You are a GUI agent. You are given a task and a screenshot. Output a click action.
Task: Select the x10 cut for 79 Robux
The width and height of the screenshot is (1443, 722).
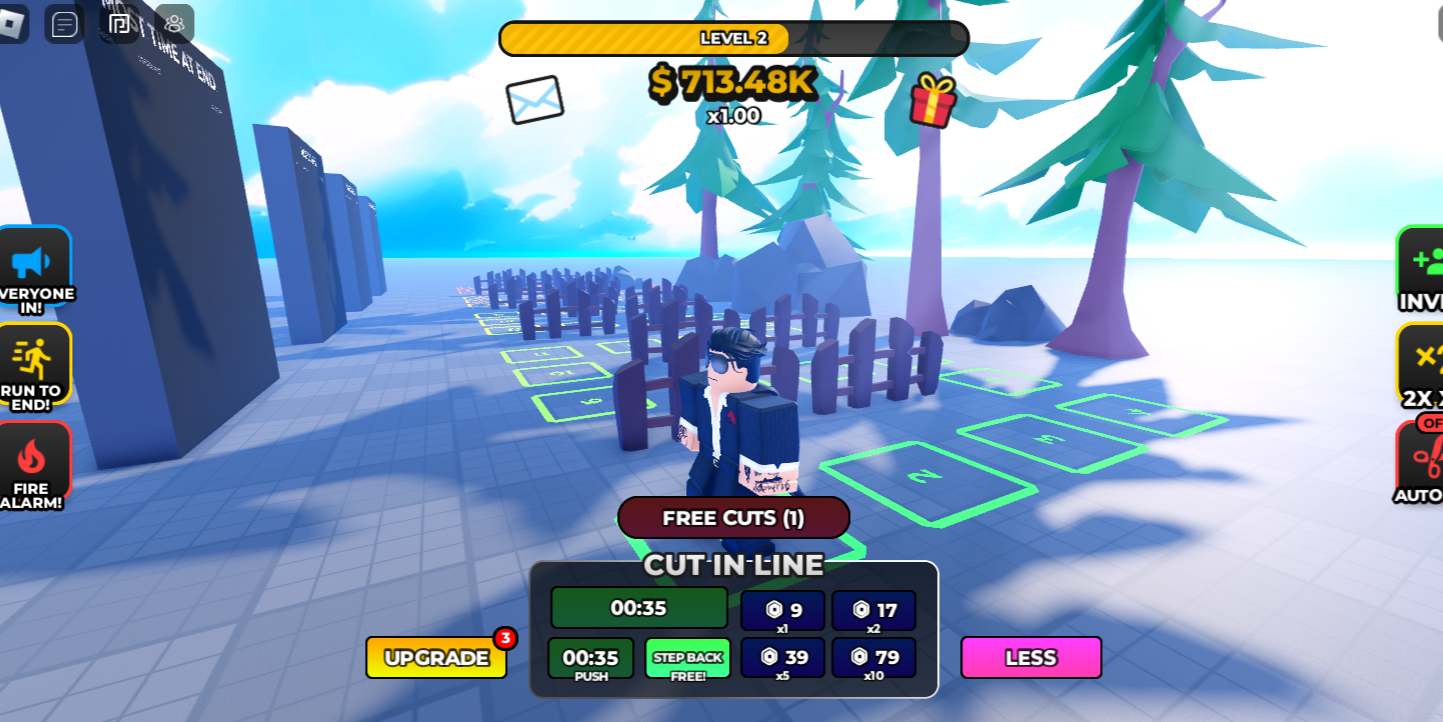click(874, 658)
